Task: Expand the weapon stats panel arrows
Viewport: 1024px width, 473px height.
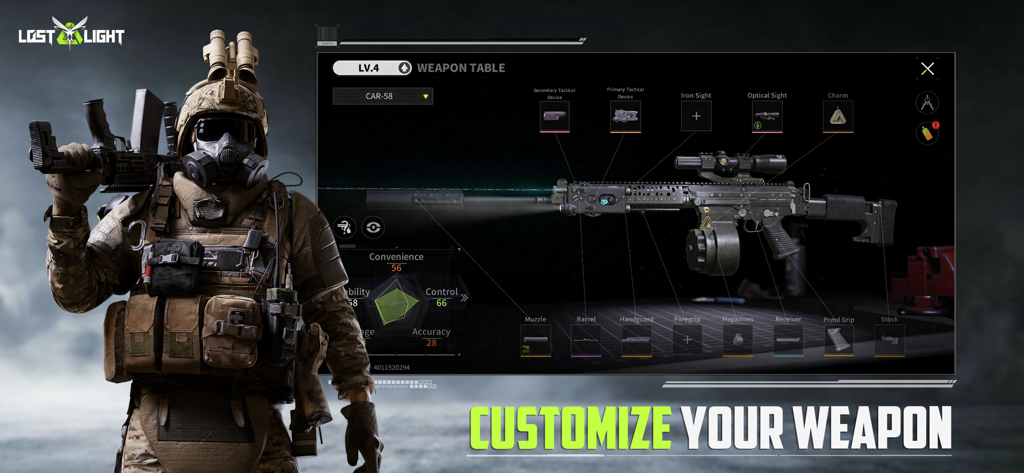Action: click(x=464, y=297)
